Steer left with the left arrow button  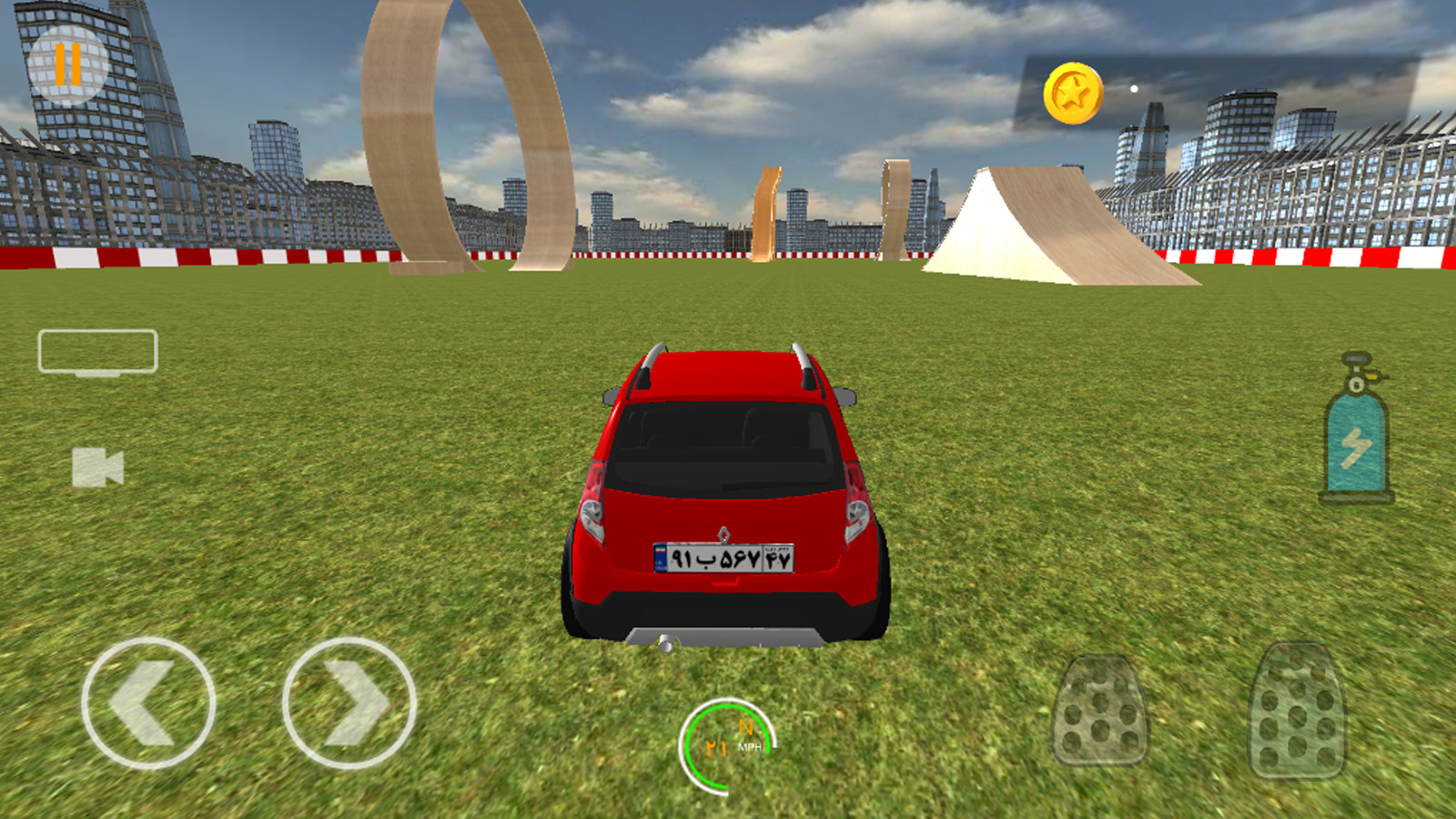pyautogui.click(x=148, y=703)
